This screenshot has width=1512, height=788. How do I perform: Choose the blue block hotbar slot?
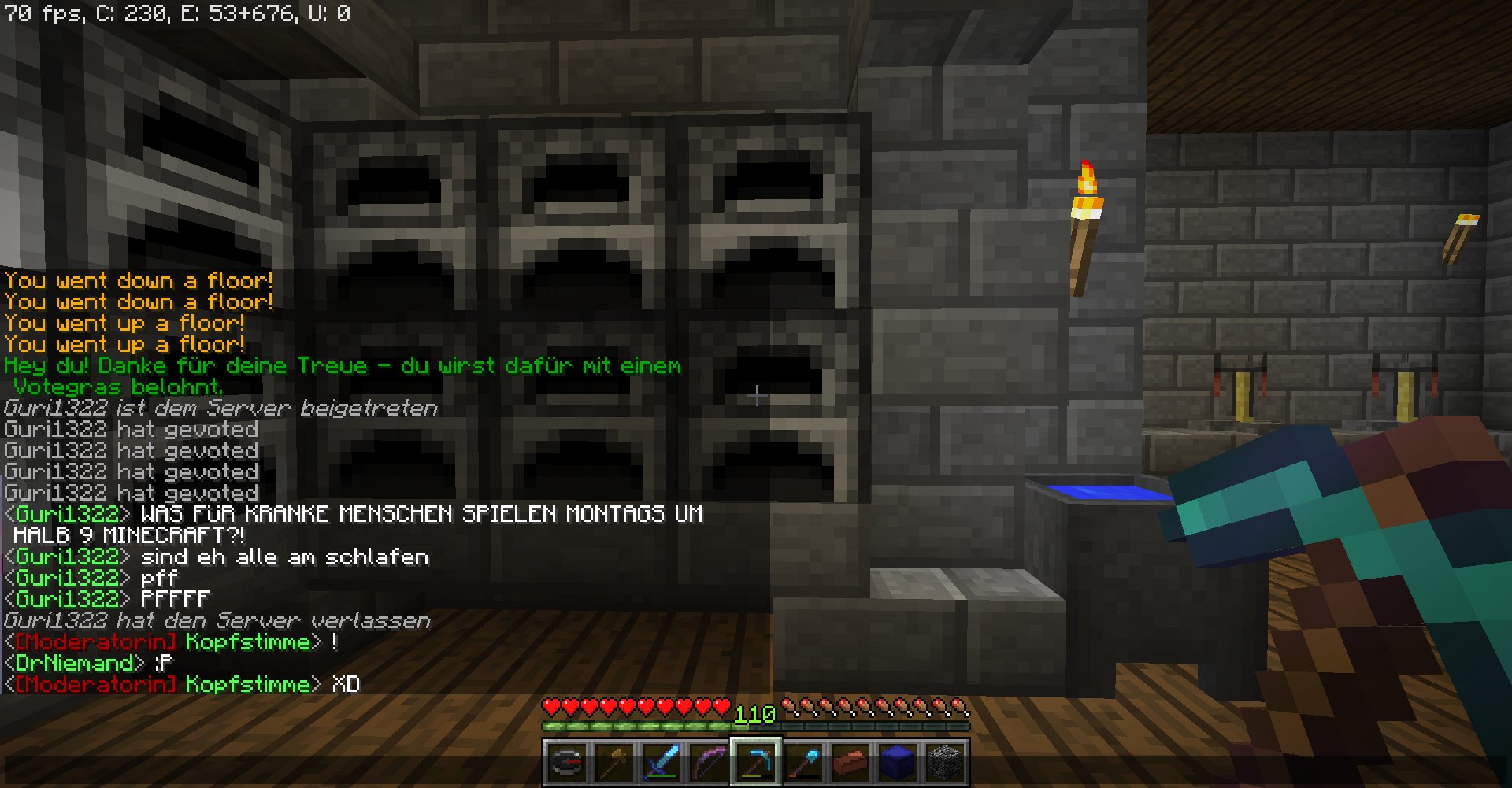[x=898, y=762]
